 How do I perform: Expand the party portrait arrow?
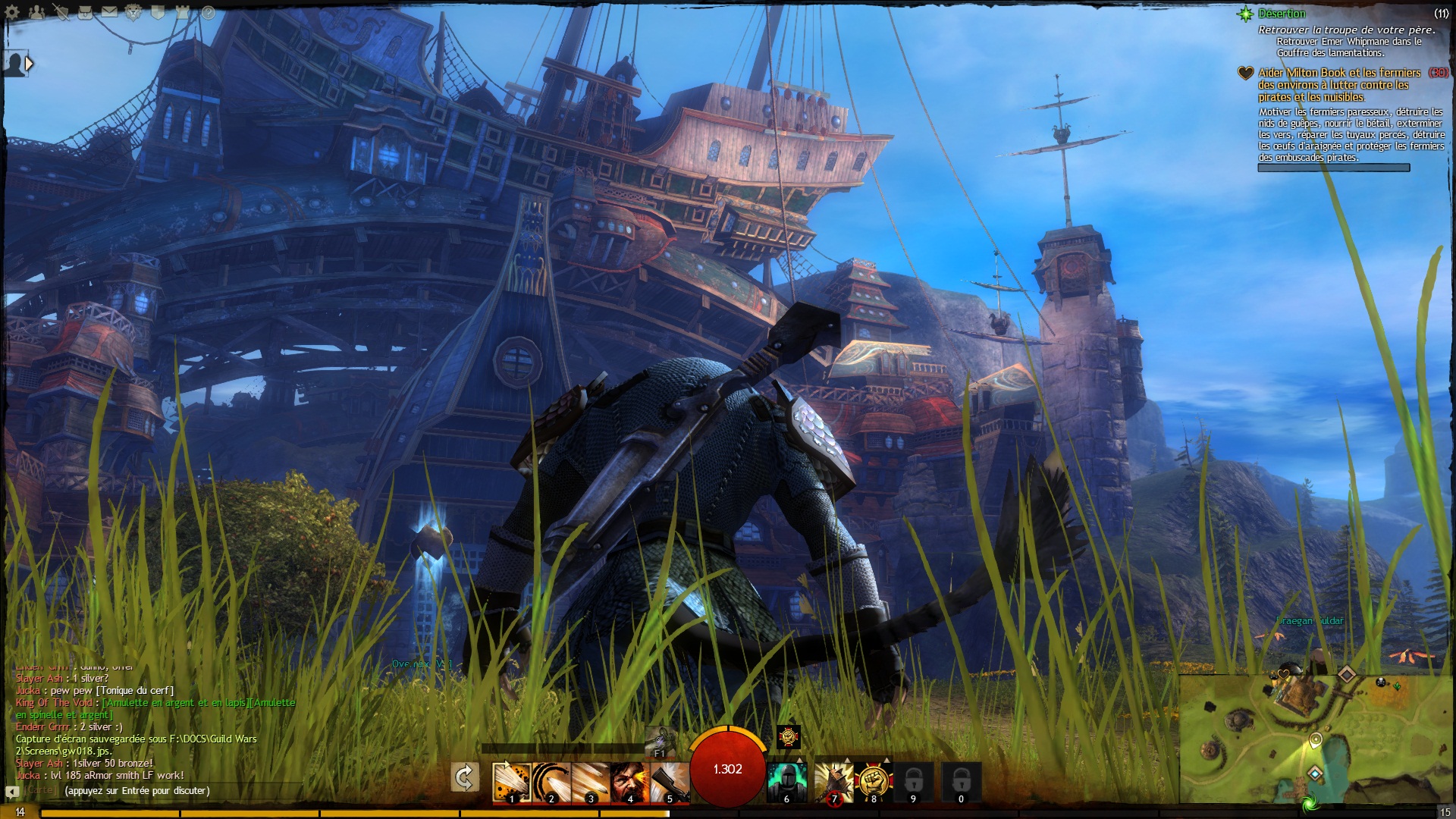[30, 64]
